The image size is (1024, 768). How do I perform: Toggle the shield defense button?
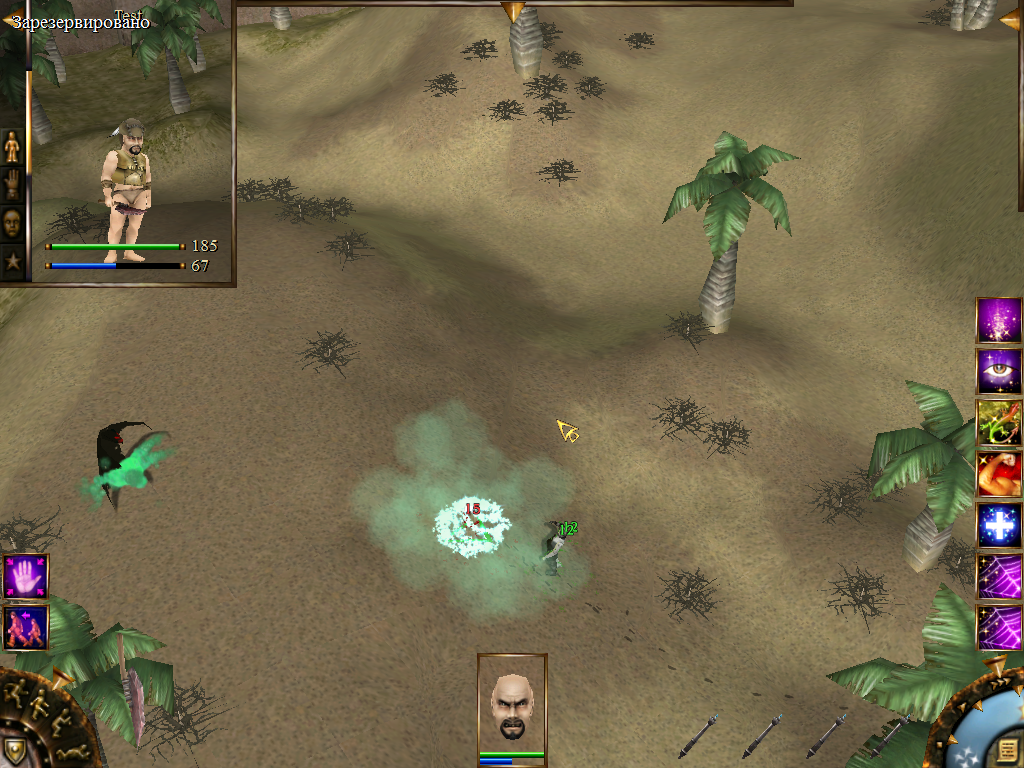[x=13, y=750]
